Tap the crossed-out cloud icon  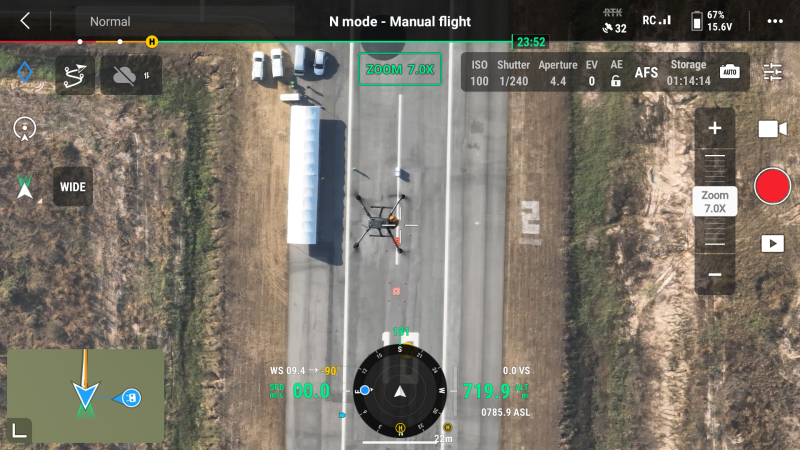click(130, 75)
